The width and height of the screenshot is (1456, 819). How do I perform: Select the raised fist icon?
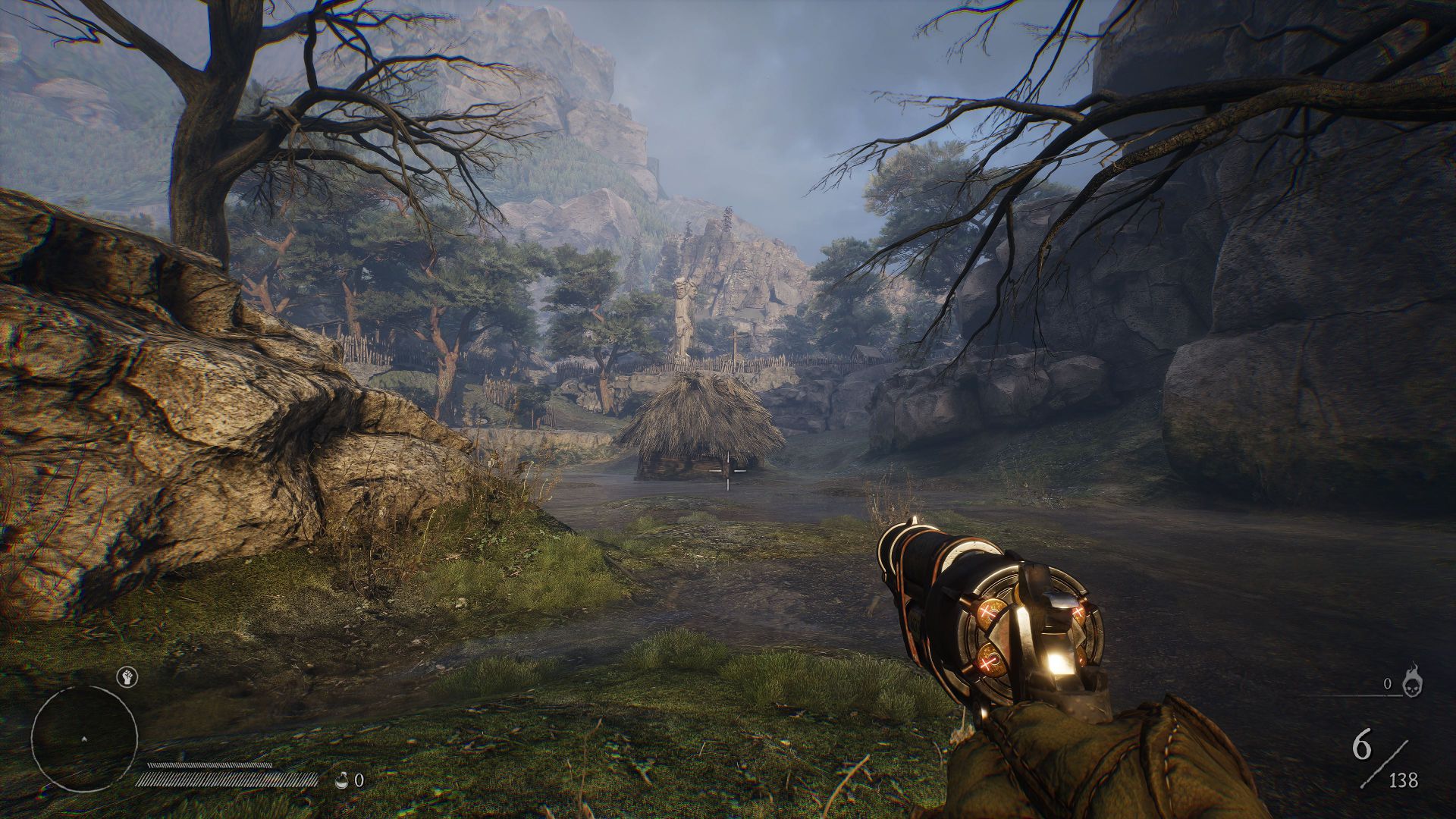(x=126, y=676)
